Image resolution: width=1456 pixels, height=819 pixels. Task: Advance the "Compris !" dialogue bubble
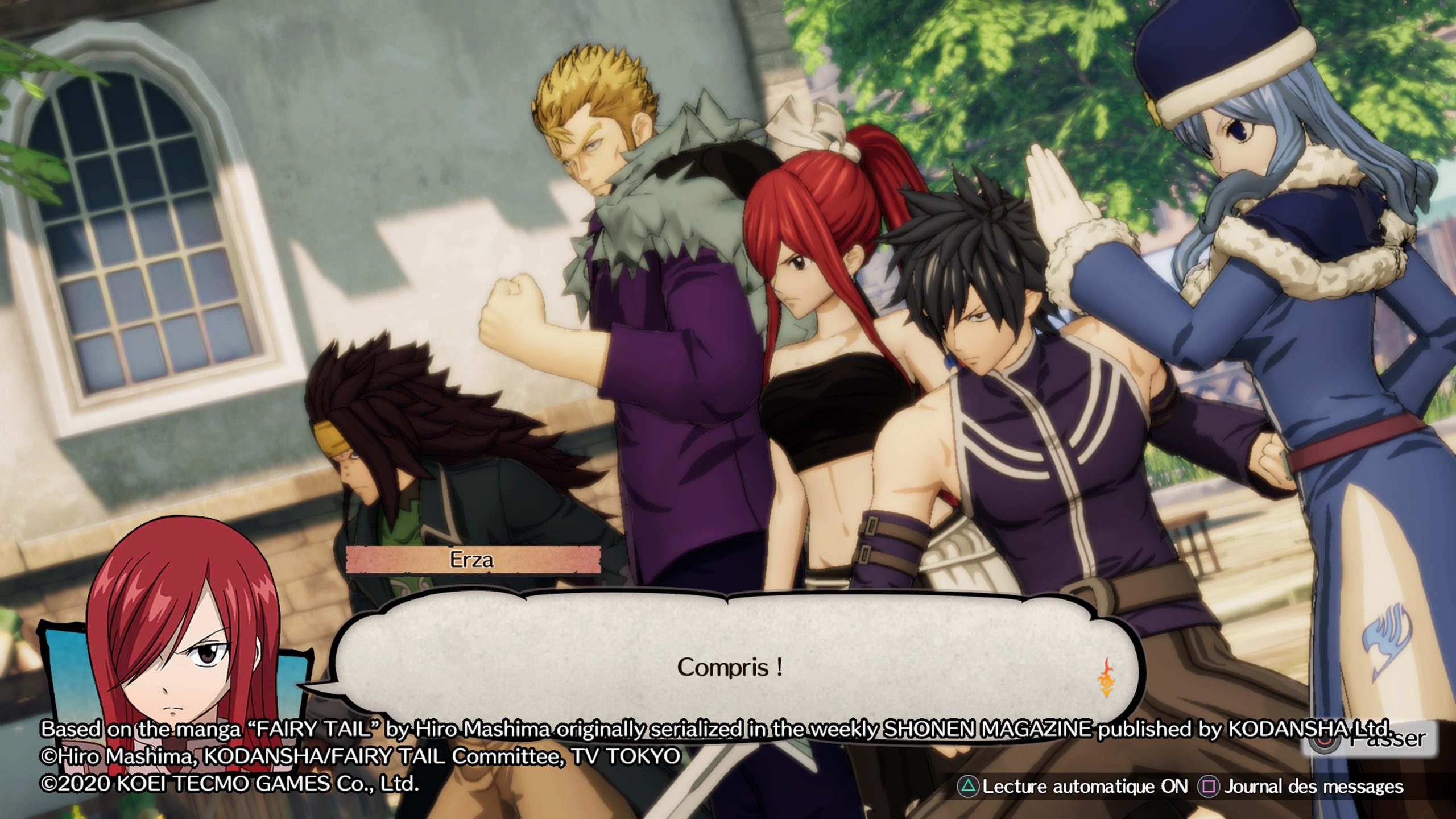tap(730, 667)
